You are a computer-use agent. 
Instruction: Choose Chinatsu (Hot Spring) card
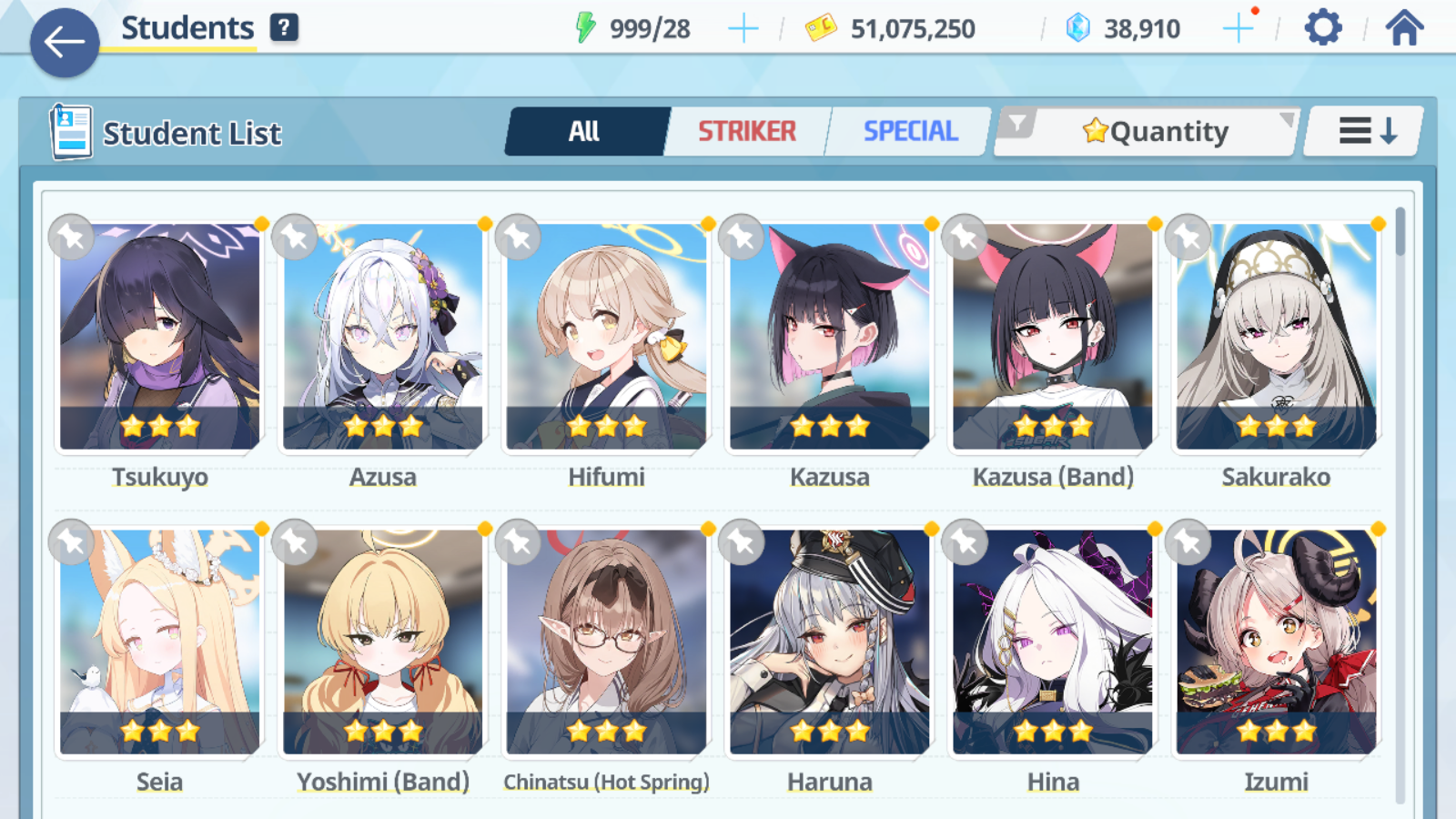tap(606, 642)
